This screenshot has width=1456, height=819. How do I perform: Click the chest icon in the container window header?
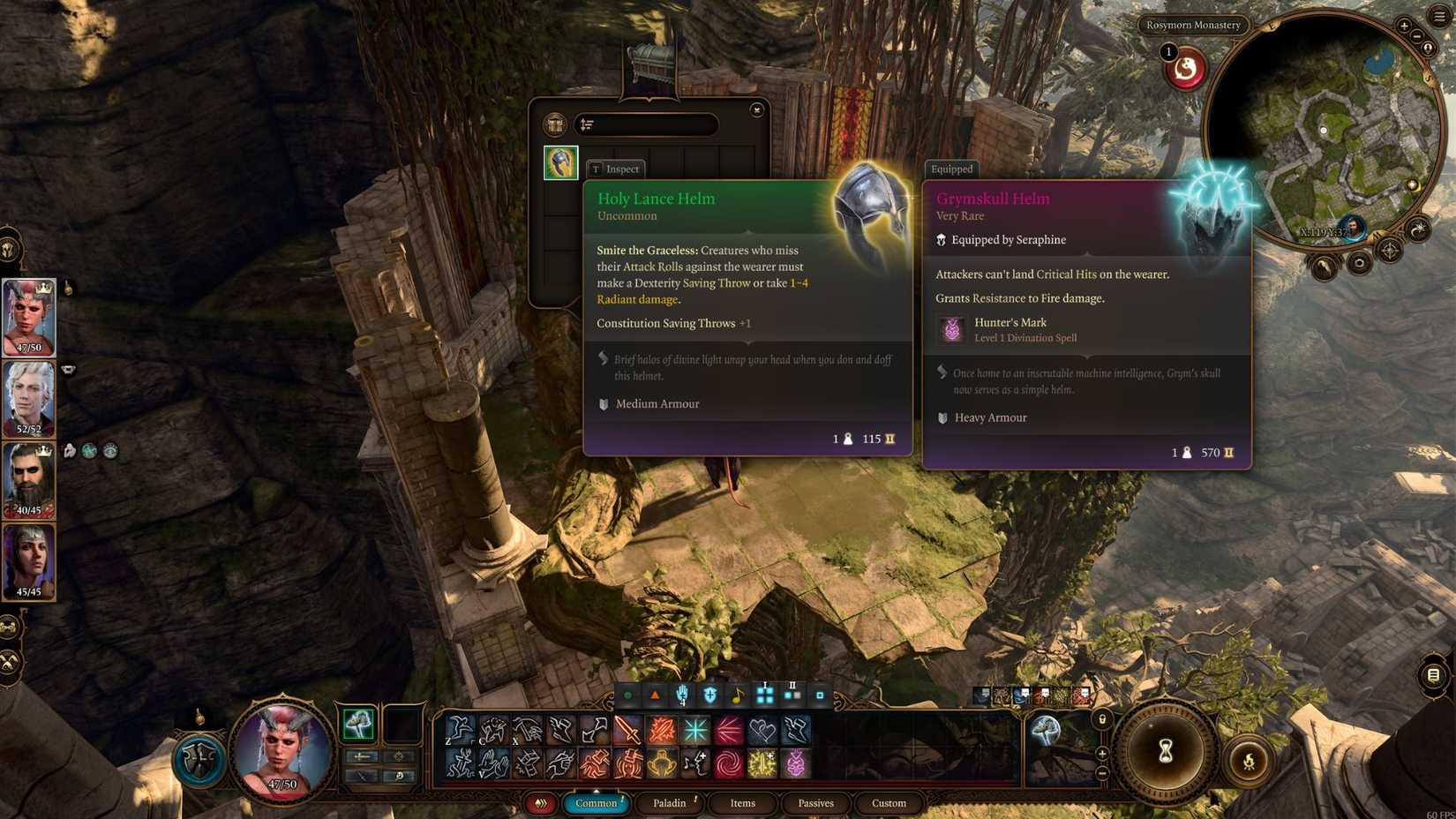coord(557,124)
